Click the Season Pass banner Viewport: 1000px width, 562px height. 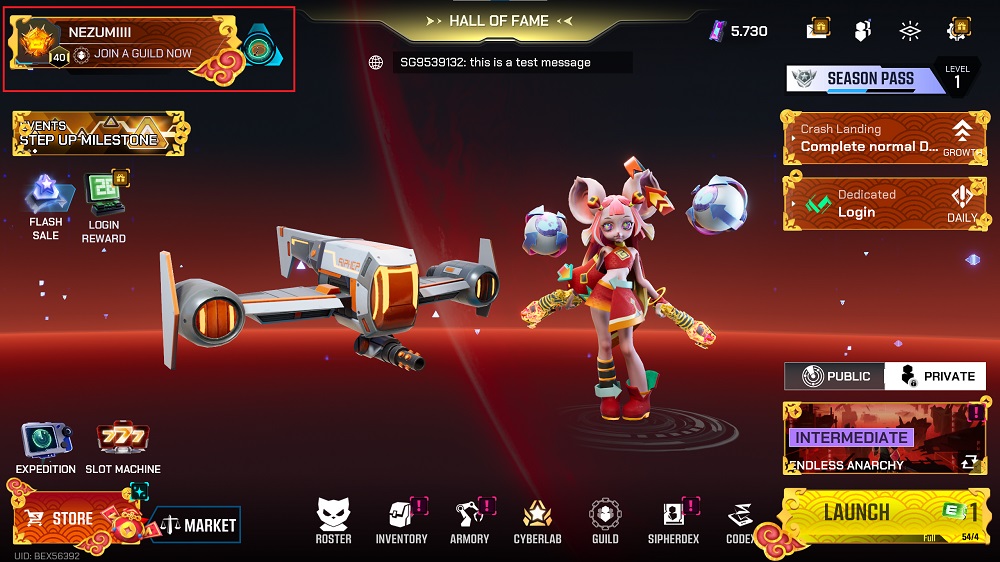[866, 78]
